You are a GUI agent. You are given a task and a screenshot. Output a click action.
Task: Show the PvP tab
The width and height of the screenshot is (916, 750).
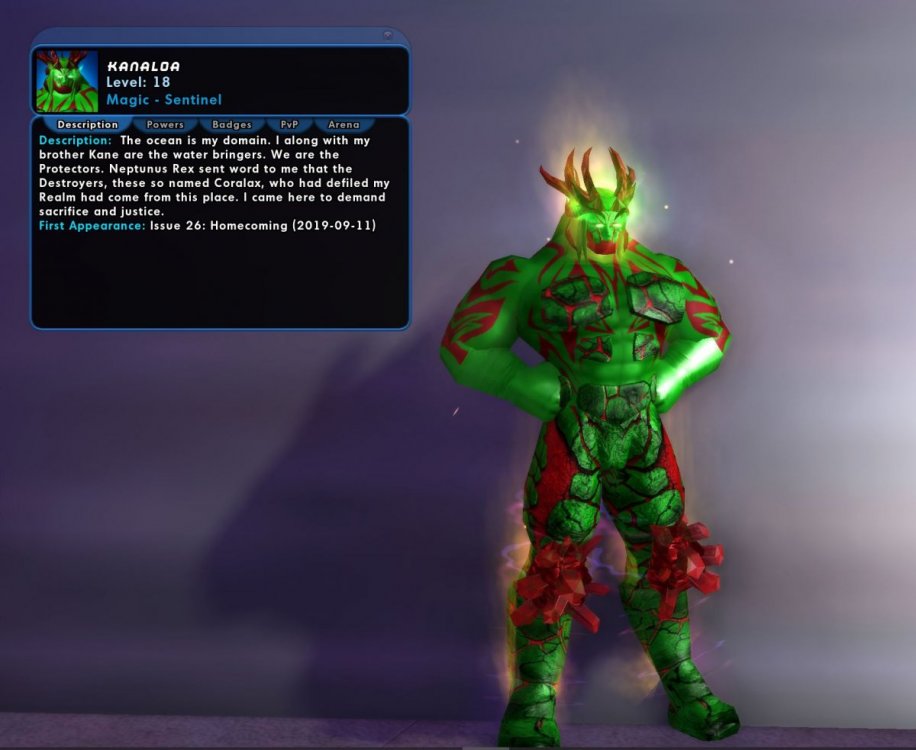click(289, 125)
